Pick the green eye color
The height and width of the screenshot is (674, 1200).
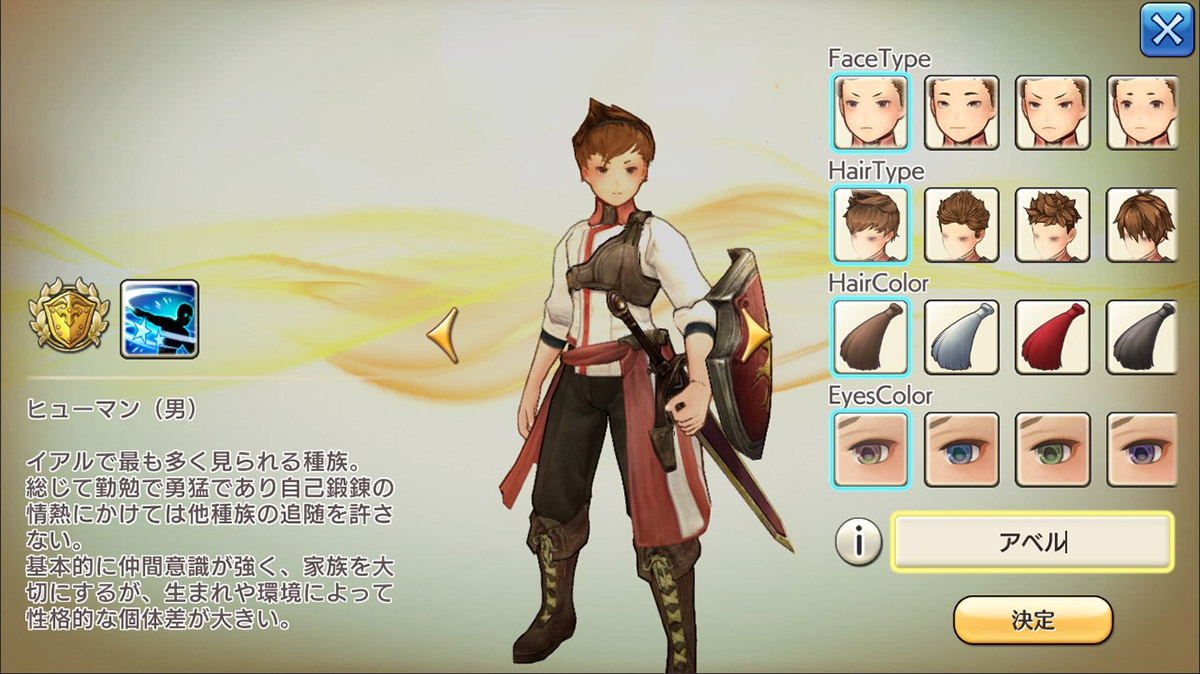(1053, 449)
